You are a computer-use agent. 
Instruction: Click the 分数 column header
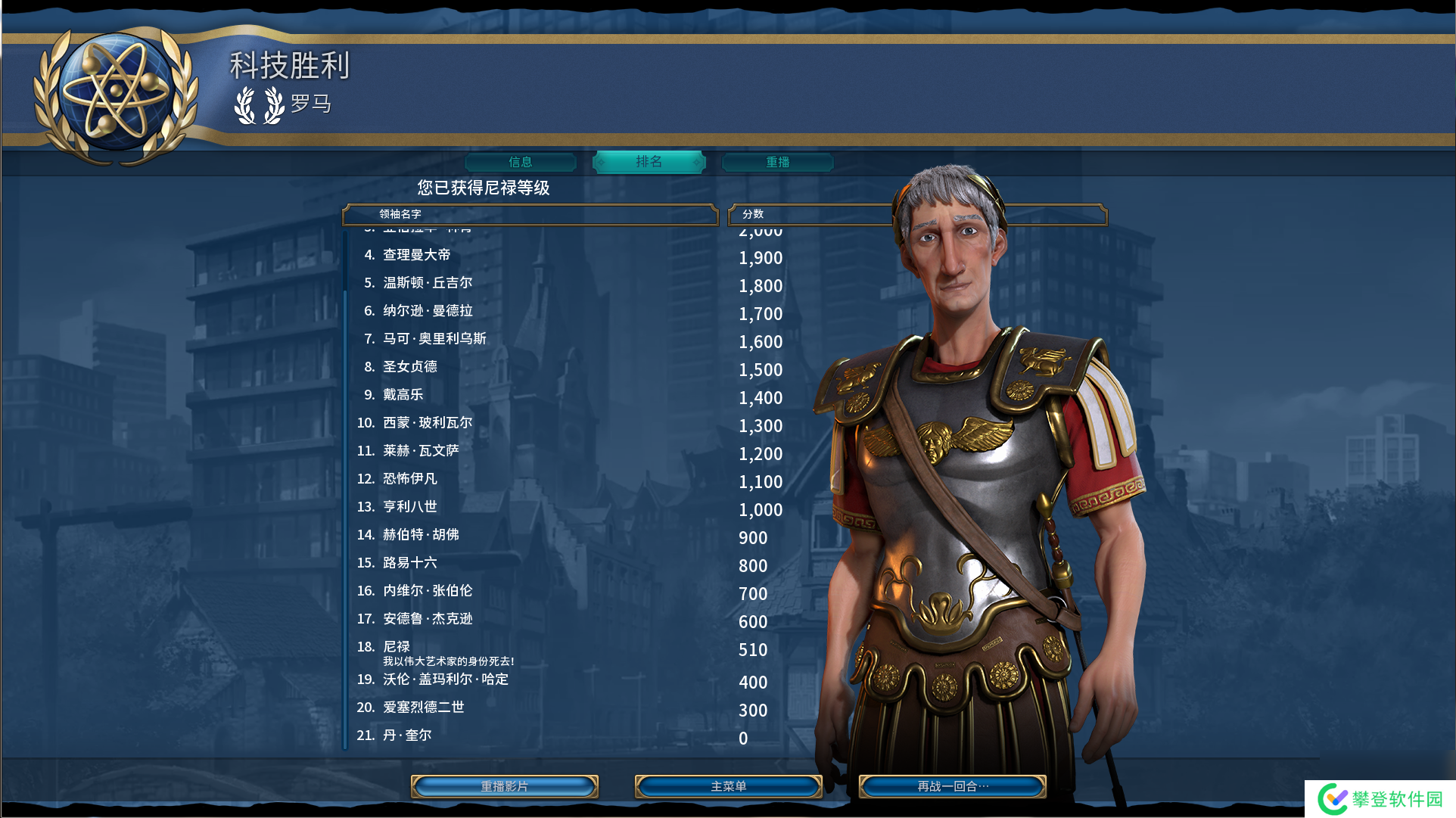click(810, 214)
